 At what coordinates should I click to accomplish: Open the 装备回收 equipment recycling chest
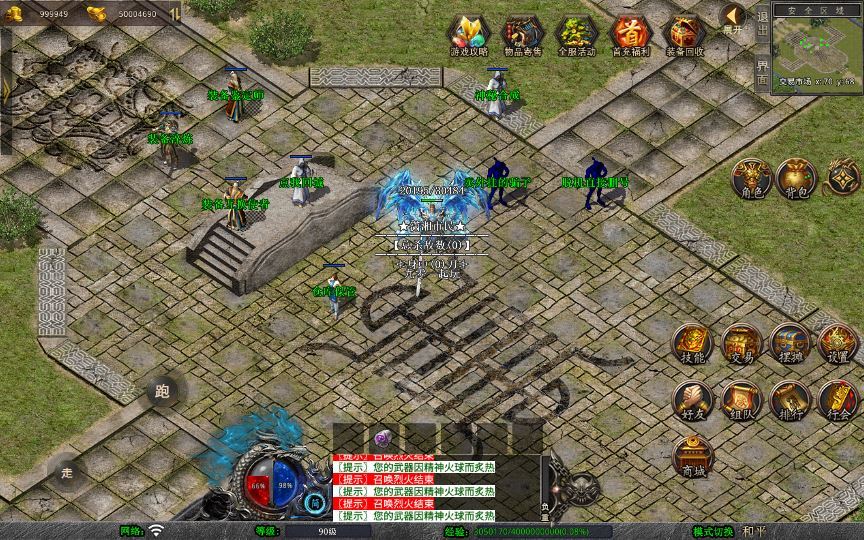(684, 35)
